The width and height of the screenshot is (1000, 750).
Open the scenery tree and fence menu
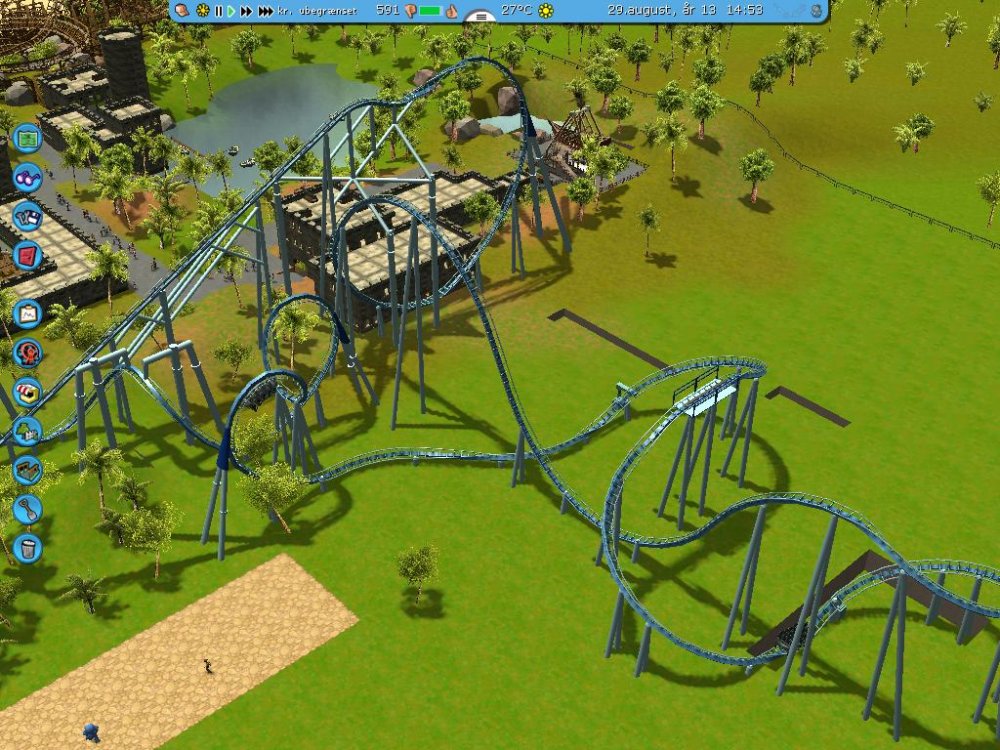tap(27, 431)
